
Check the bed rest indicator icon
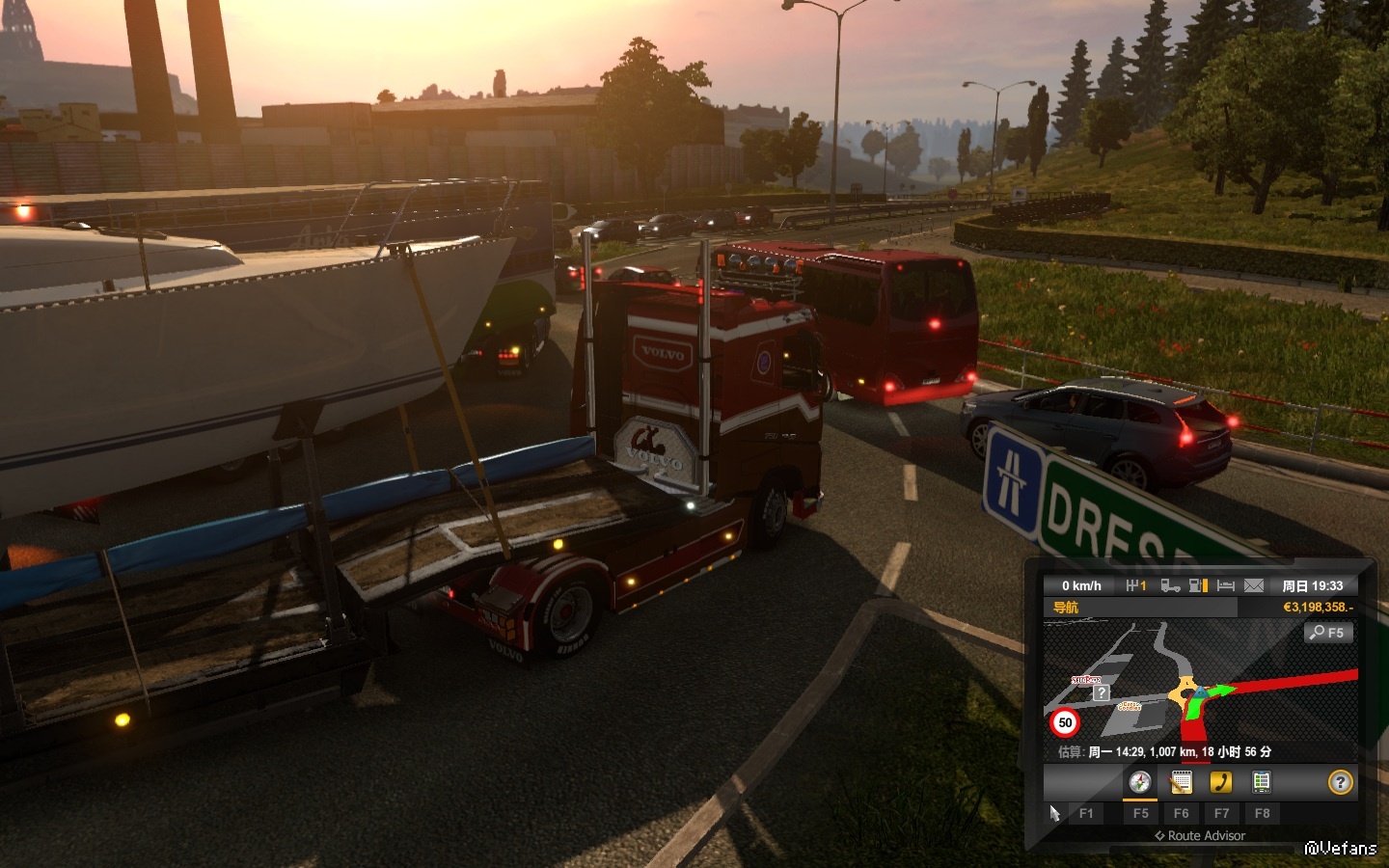[x=1226, y=585]
